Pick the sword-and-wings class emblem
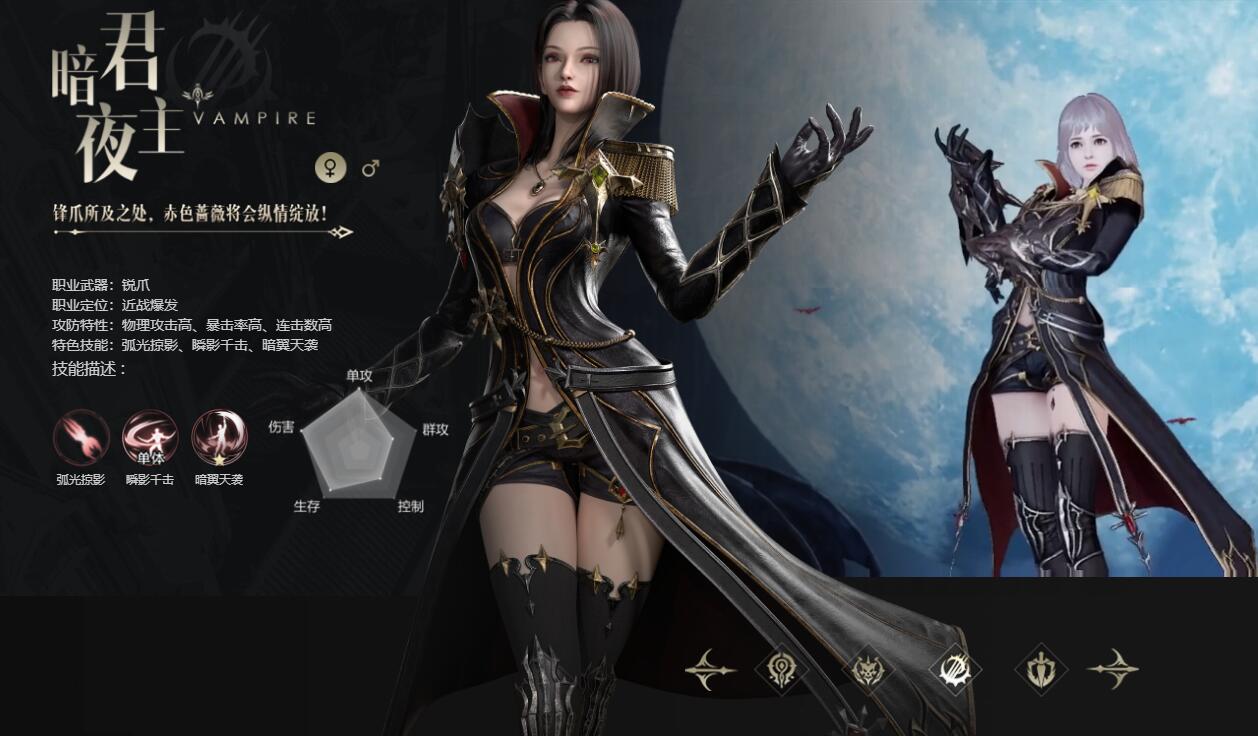The height and width of the screenshot is (736, 1258). [1041, 669]
